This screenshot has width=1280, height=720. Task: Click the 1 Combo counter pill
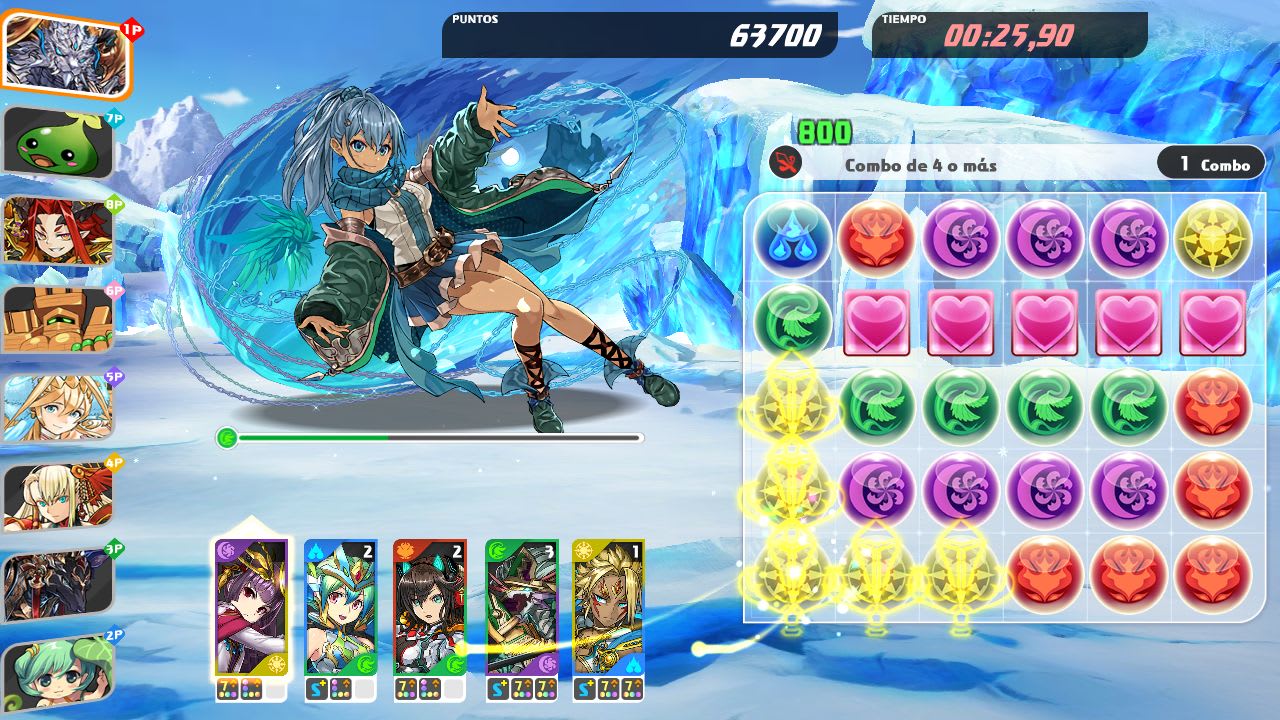[1210, 163]
